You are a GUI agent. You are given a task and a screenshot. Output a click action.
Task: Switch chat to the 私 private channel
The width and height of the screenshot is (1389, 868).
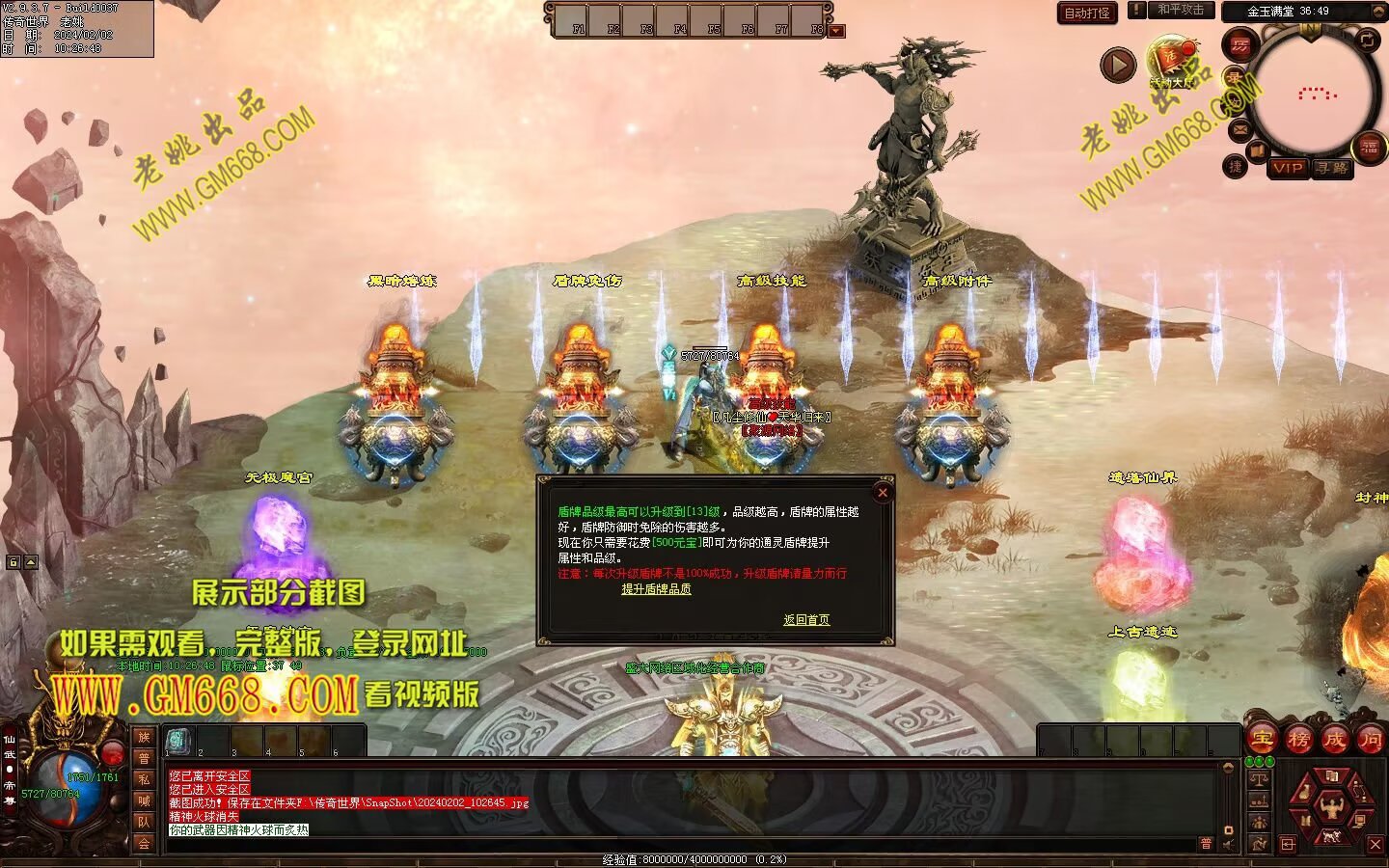click(x=144, y=779)
